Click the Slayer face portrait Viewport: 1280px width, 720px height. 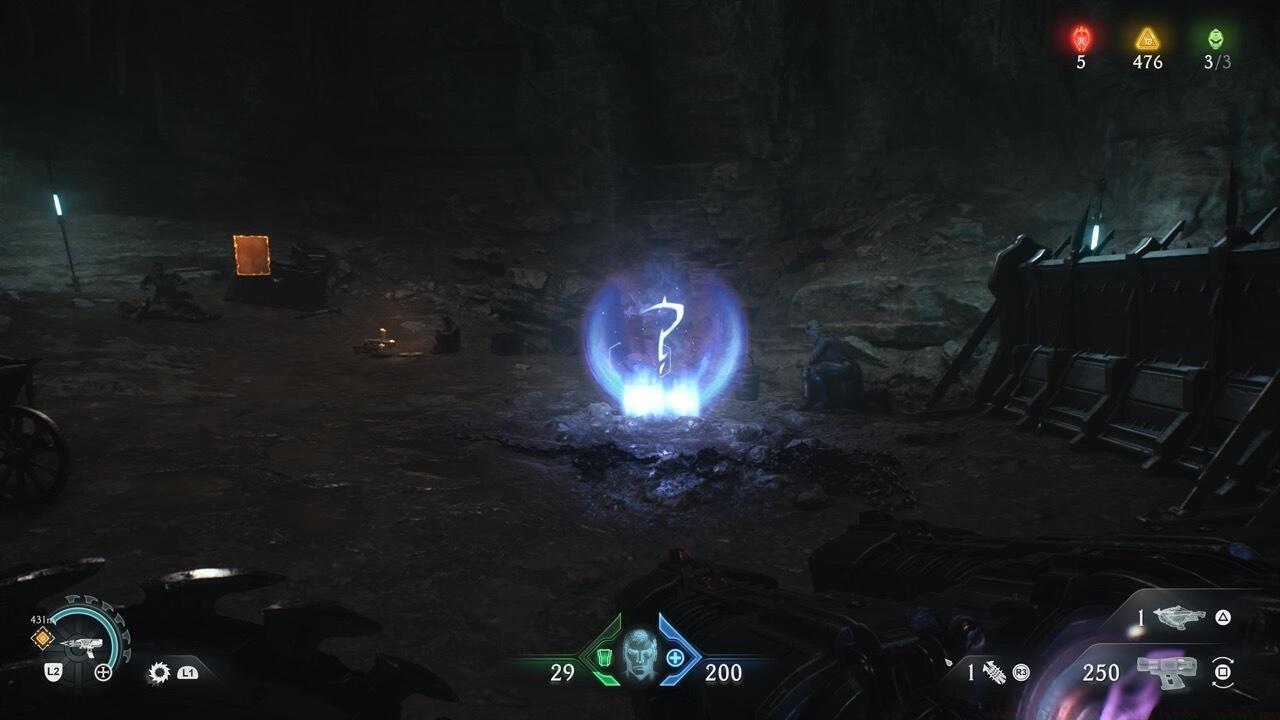coord(640,654)
